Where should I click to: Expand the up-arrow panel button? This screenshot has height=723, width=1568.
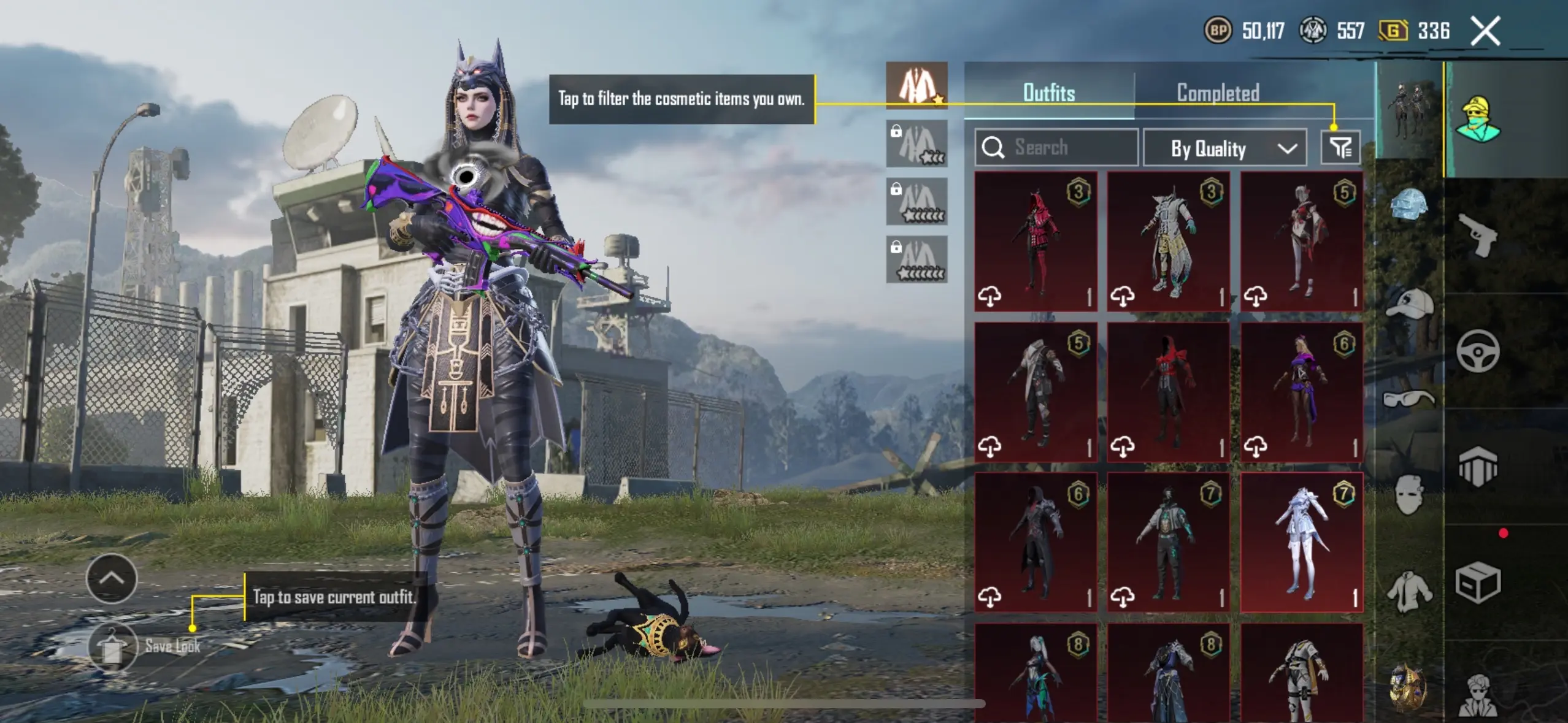pos(112,578)
